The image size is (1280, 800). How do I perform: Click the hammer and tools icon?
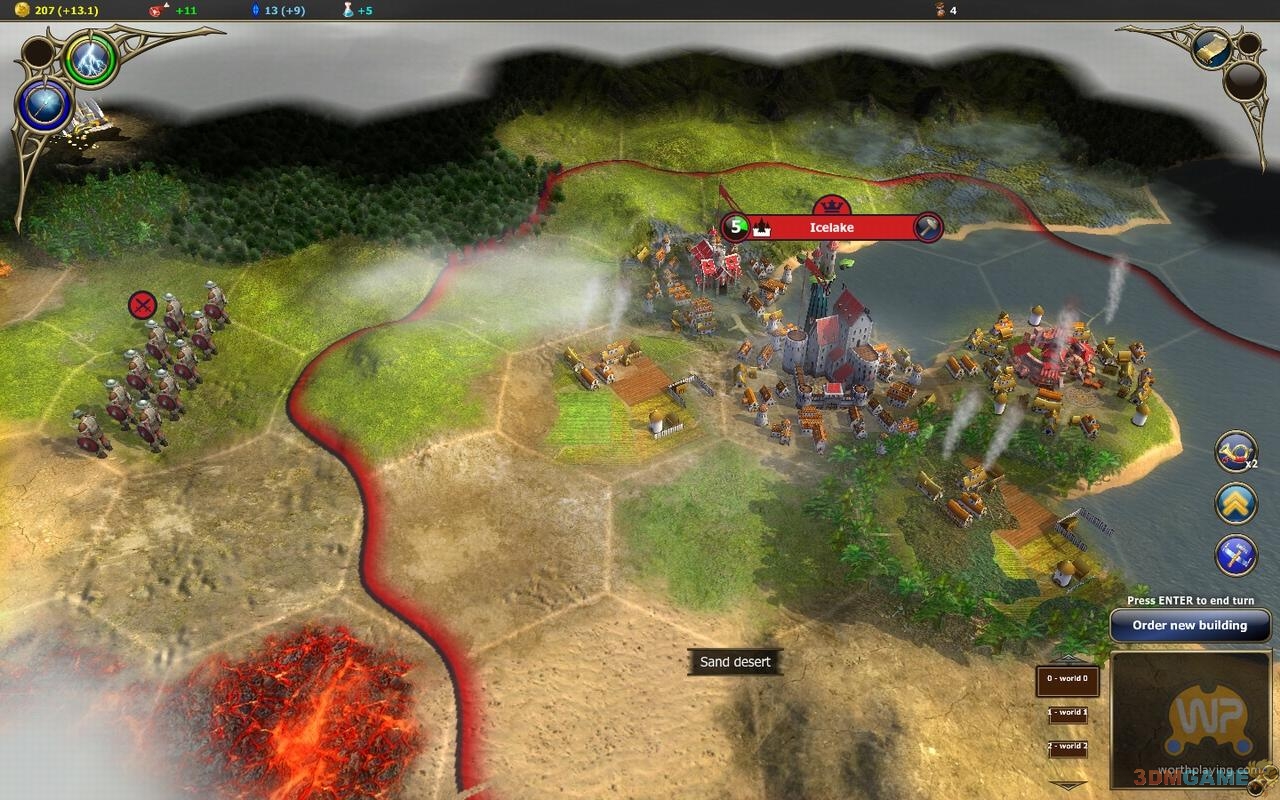(1236, 555)
